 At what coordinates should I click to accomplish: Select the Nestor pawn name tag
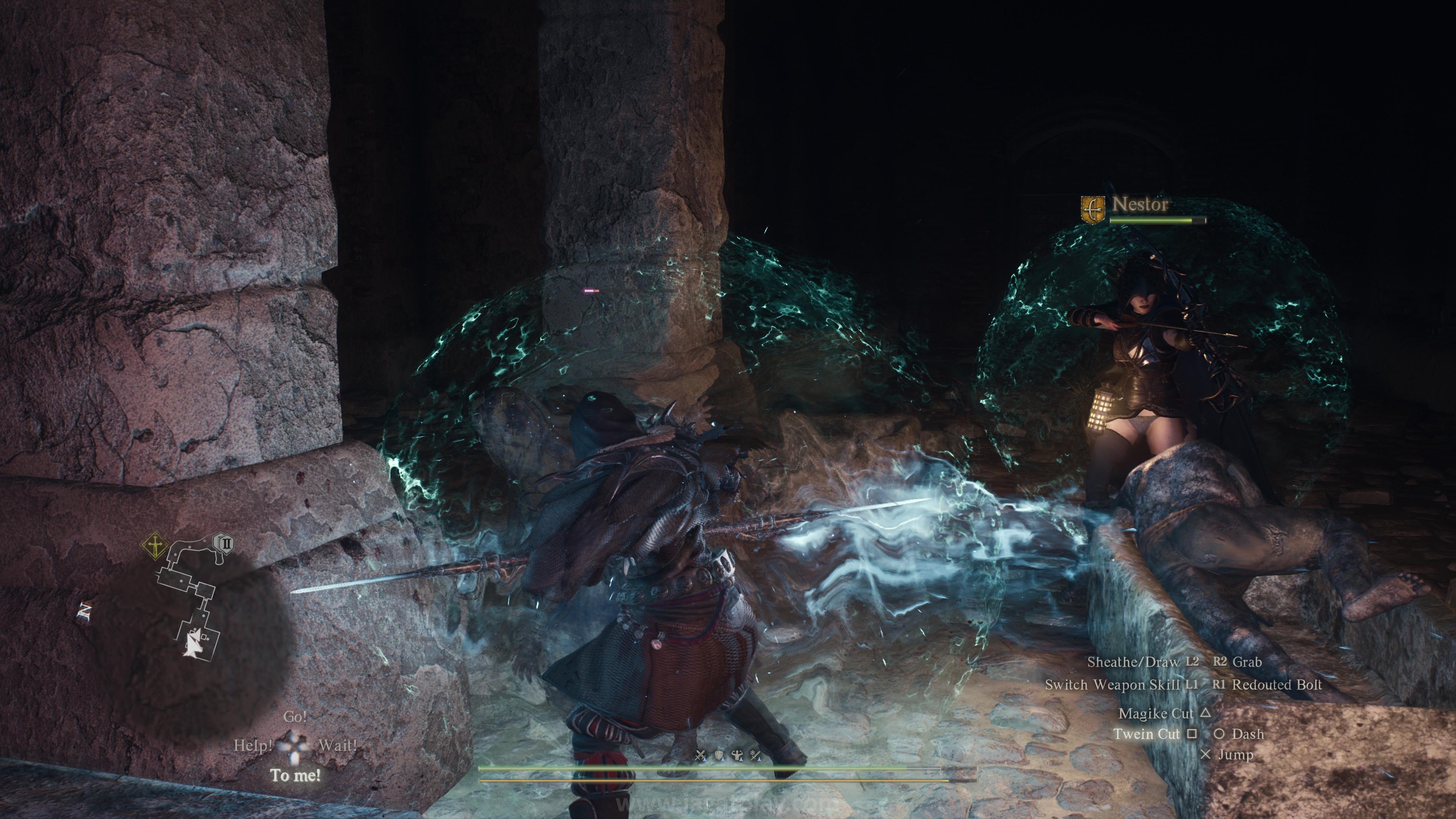(x=1139, y=204)
